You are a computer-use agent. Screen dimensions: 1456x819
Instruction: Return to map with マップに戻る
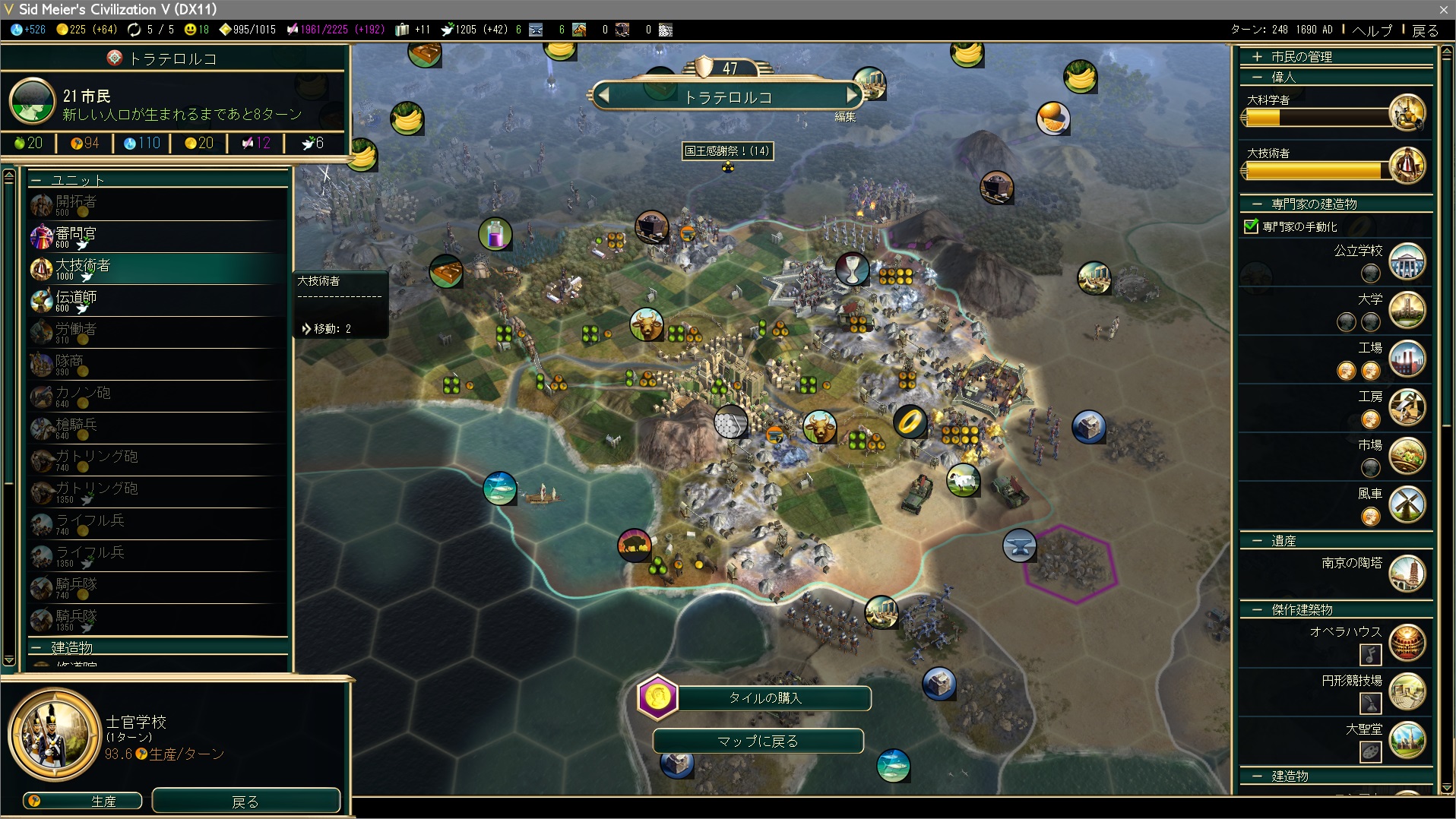(758, 741)
